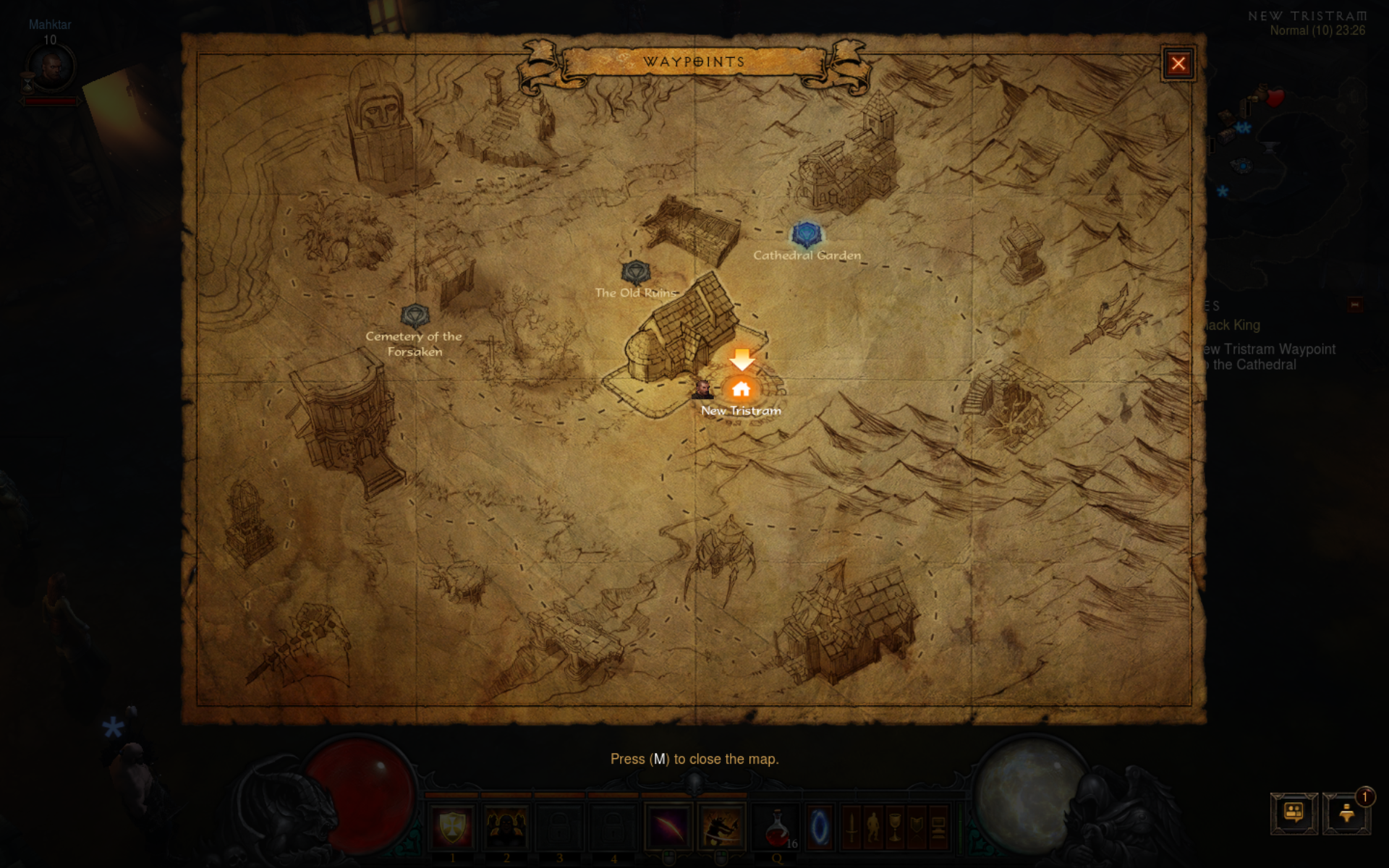
Task: Activate the shield cross skill
Action: [453, 827]
